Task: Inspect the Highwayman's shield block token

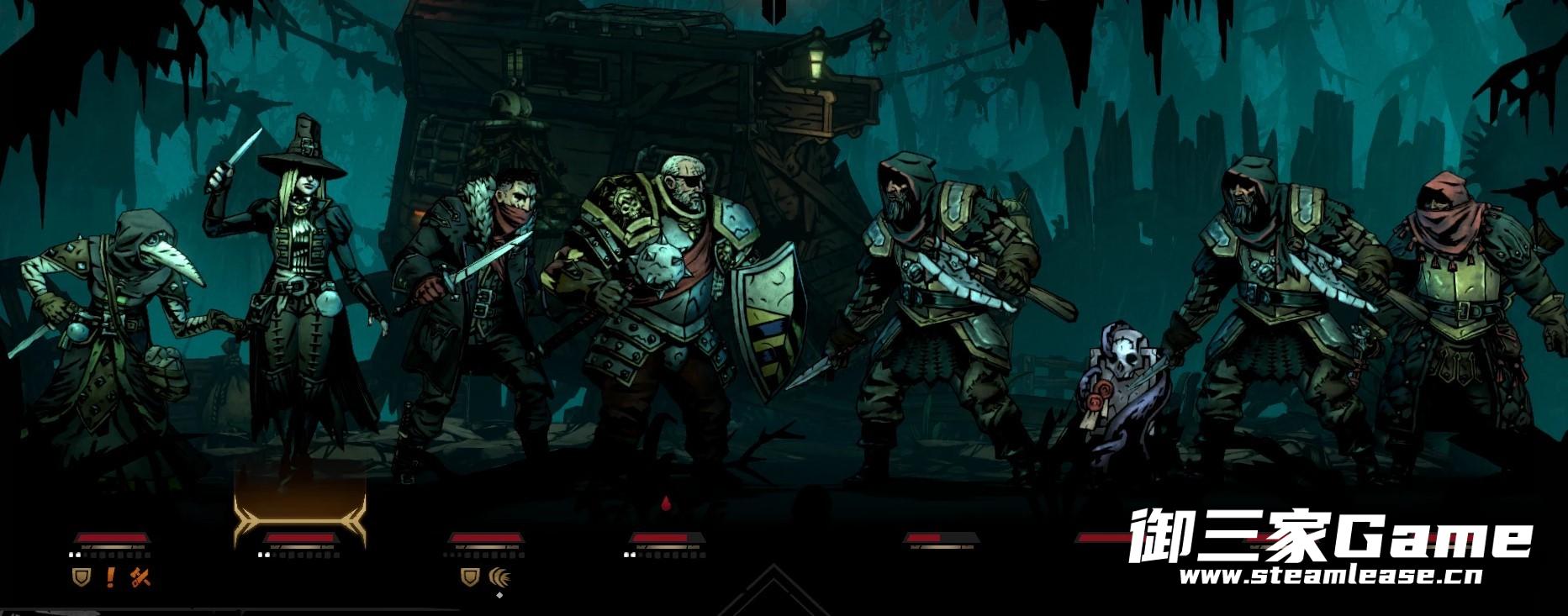Action: pos(470,577)
